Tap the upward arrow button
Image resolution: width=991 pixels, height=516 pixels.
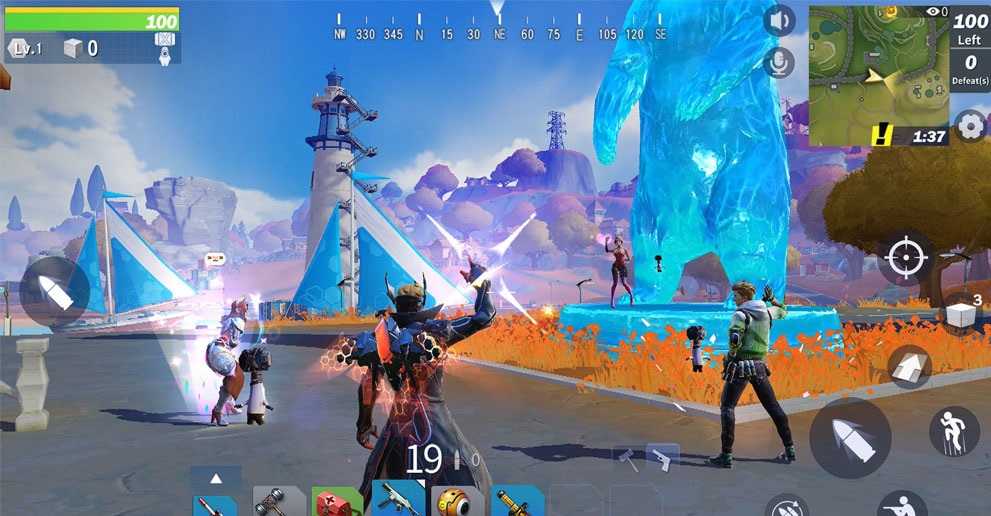point(910,367)
